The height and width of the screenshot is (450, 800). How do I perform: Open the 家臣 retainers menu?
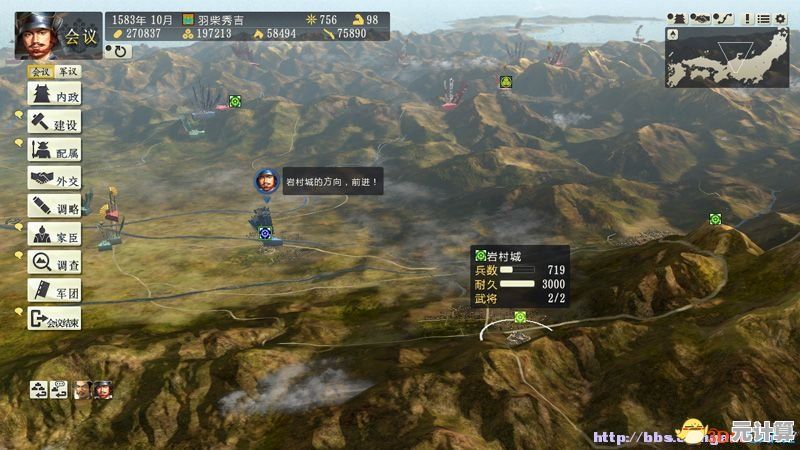(x=55, y=235)
